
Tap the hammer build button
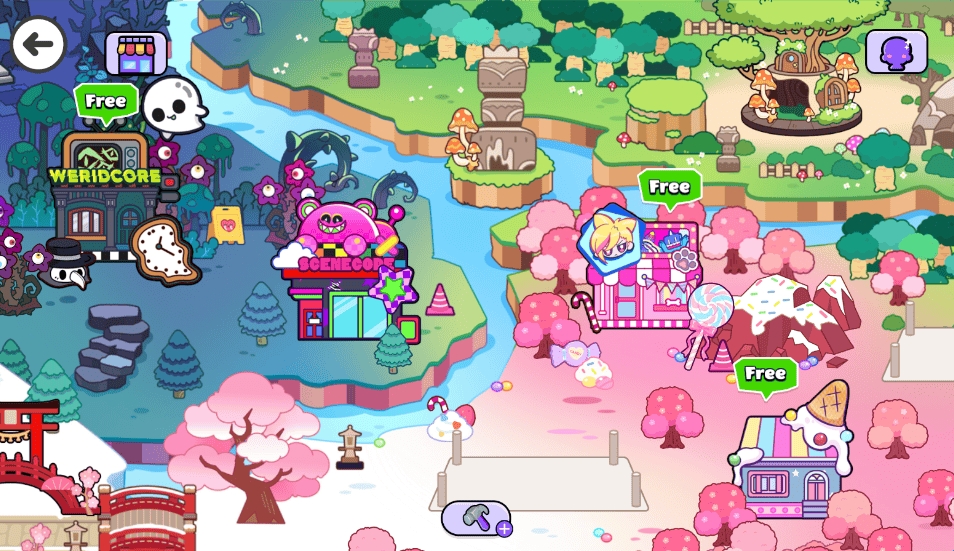(477, 518)
